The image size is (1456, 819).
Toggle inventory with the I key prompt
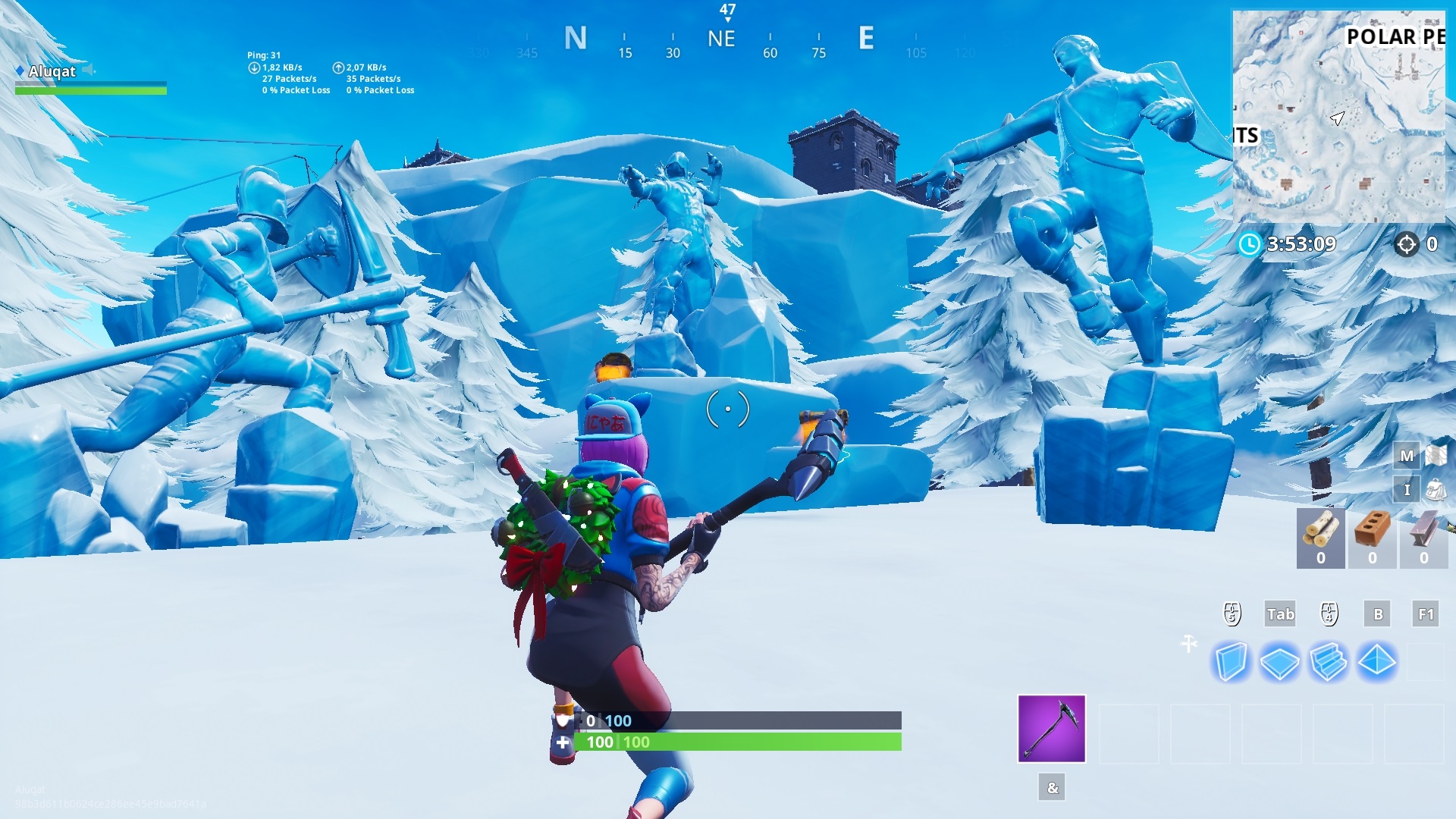tap(1407, 490)
